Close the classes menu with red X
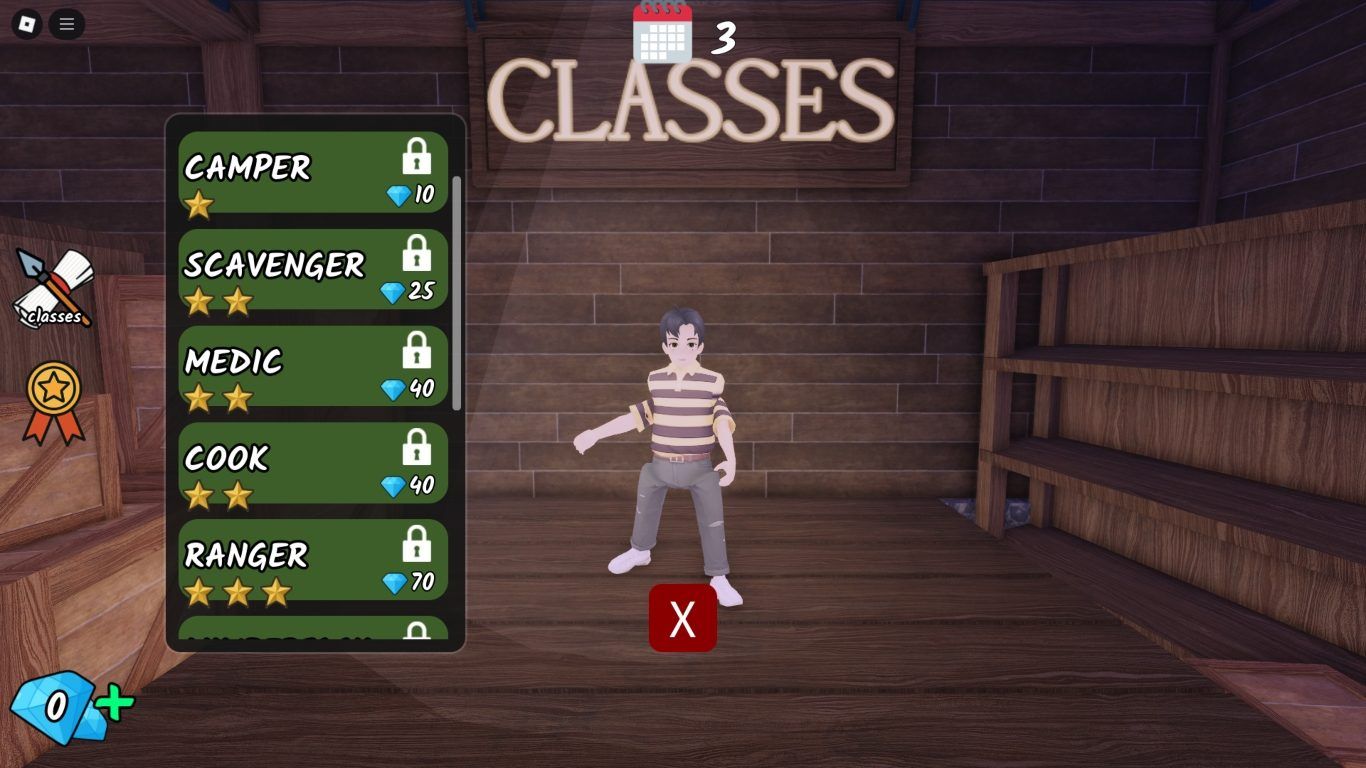Viewport: 1366px width, 768px height. click(x=683, y=619)
